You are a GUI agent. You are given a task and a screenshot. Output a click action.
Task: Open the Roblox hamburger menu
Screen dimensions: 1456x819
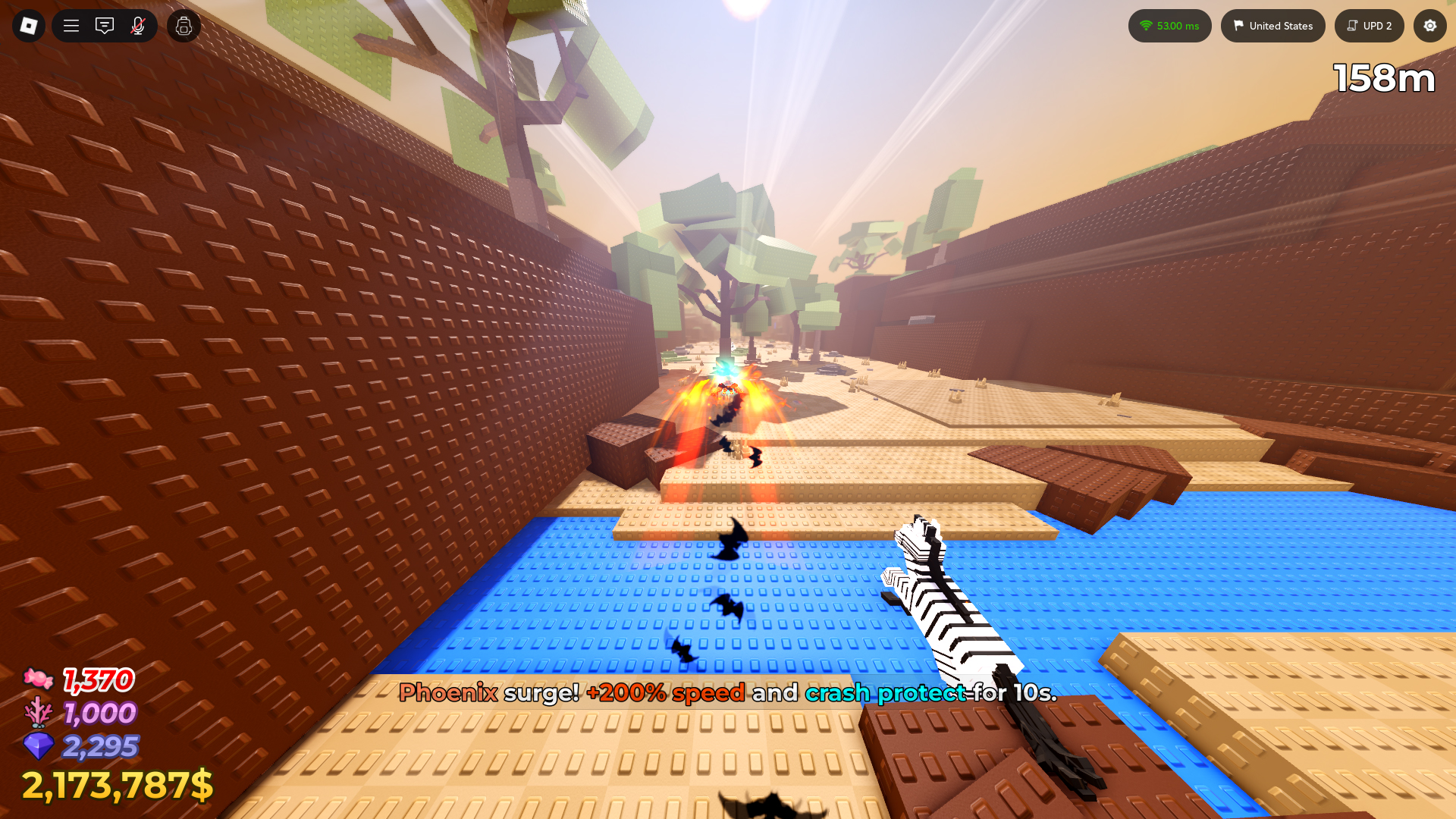pyautogui.click(x=70, y=25)
